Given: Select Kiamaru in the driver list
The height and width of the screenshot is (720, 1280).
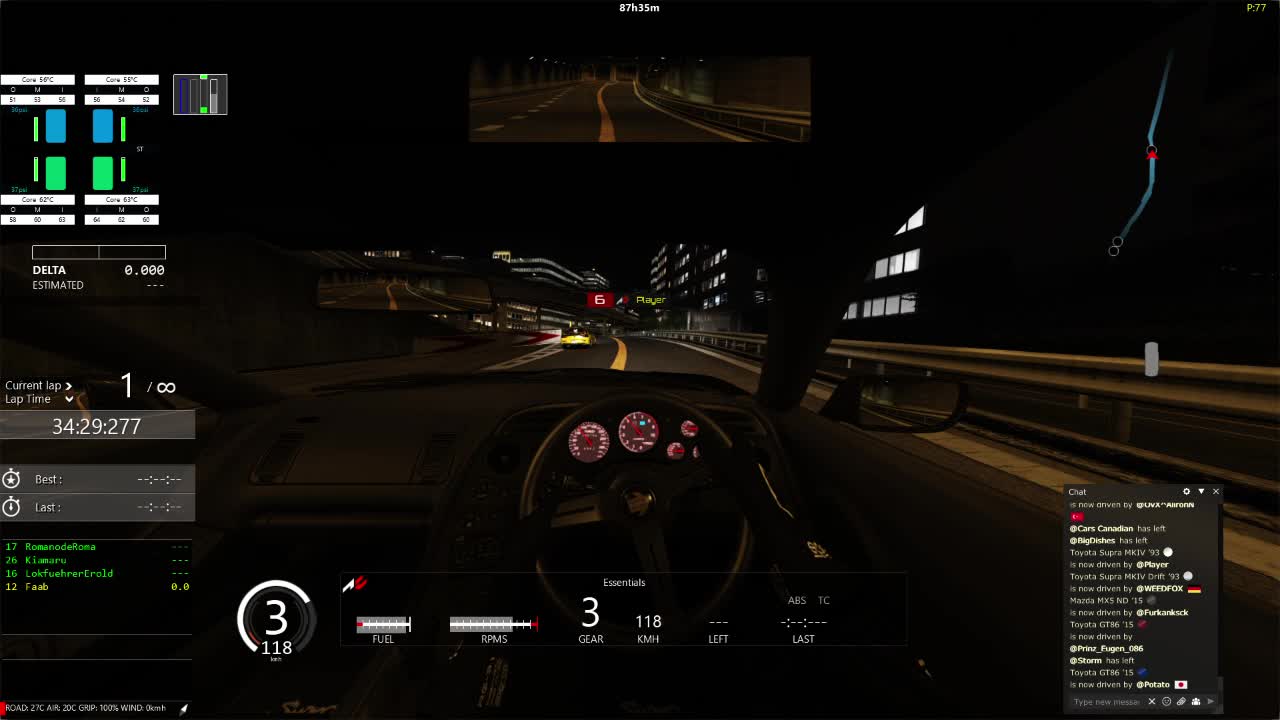Looking at the screenshot, I should [x=45, y=560].
